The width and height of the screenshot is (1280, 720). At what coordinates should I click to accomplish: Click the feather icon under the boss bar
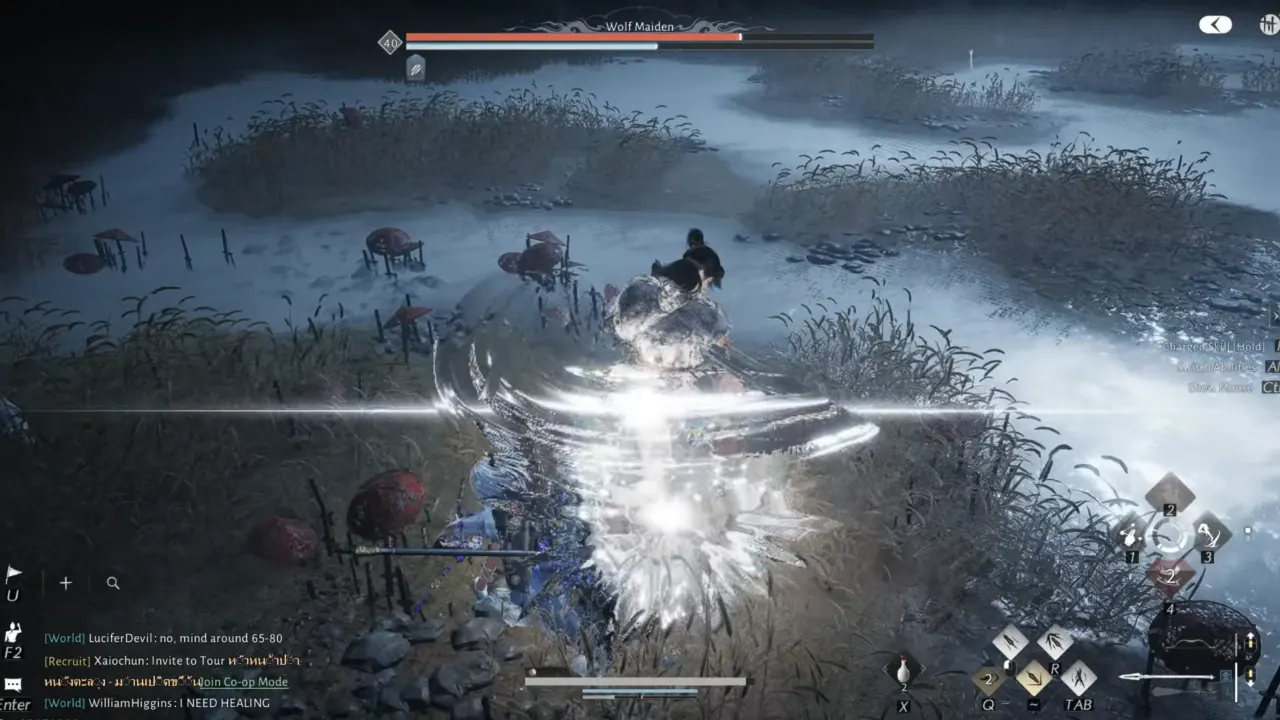click(x=414, y=69)
